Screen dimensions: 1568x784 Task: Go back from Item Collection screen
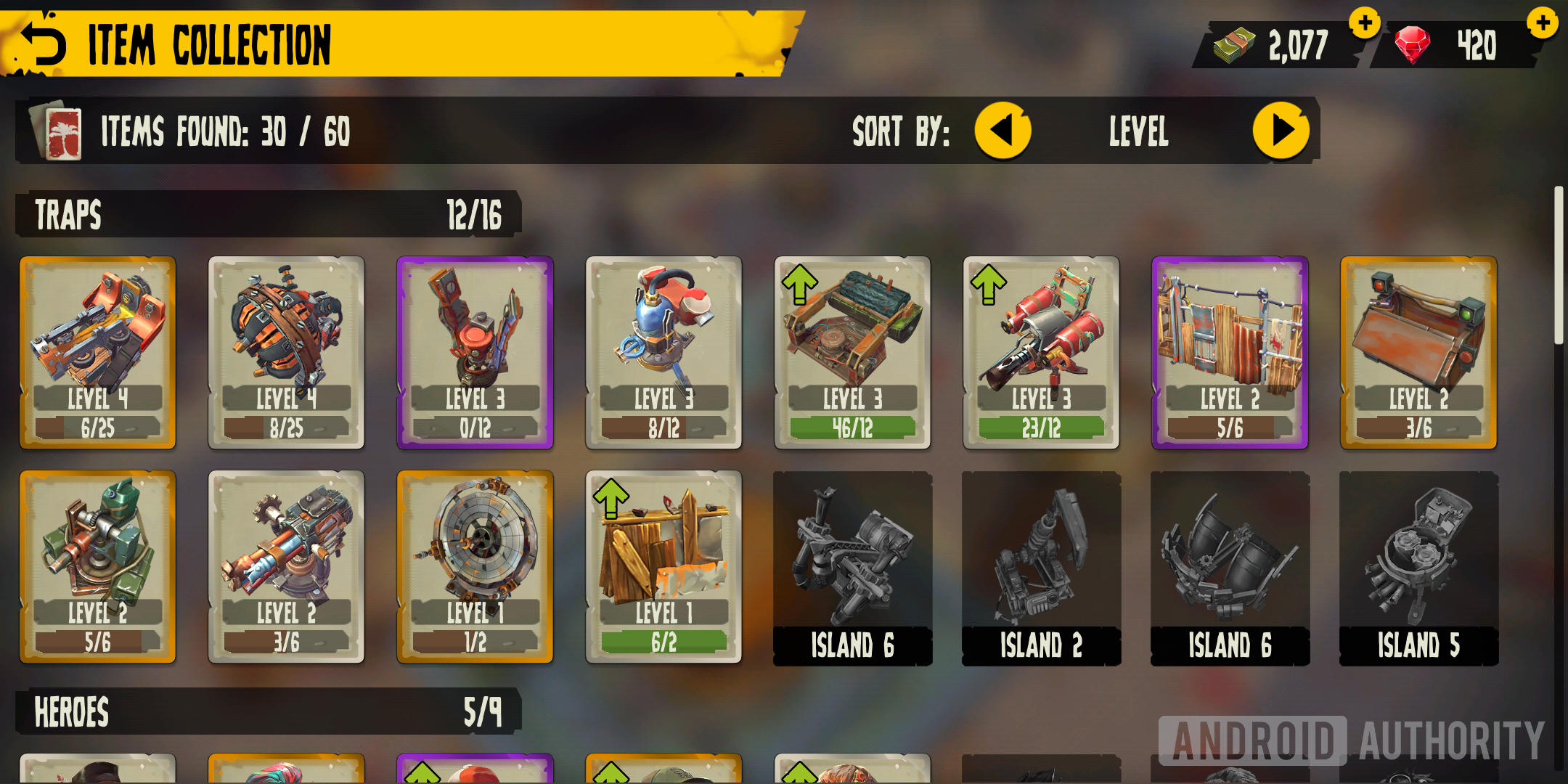44,44
